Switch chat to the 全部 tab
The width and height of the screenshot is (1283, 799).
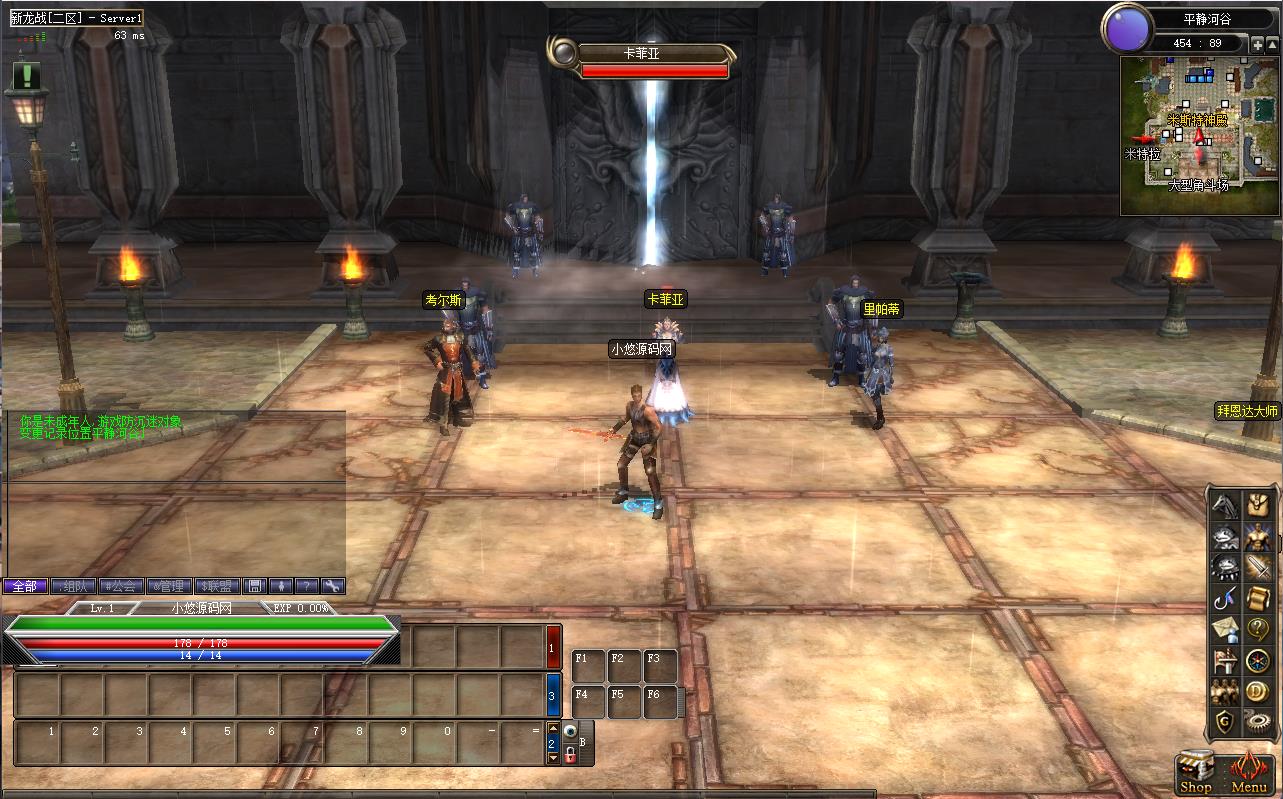click(25, 586)
